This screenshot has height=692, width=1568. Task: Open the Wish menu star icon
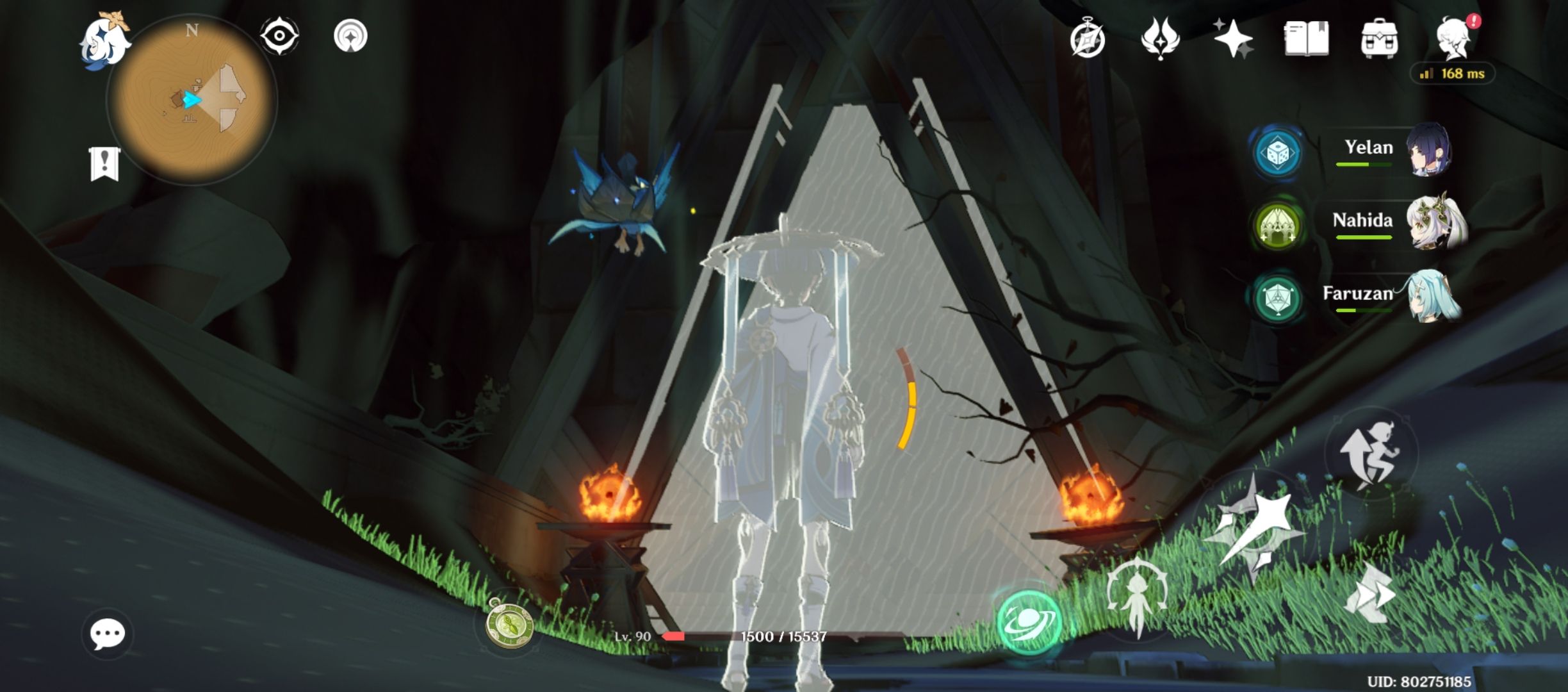point(1234,40)
